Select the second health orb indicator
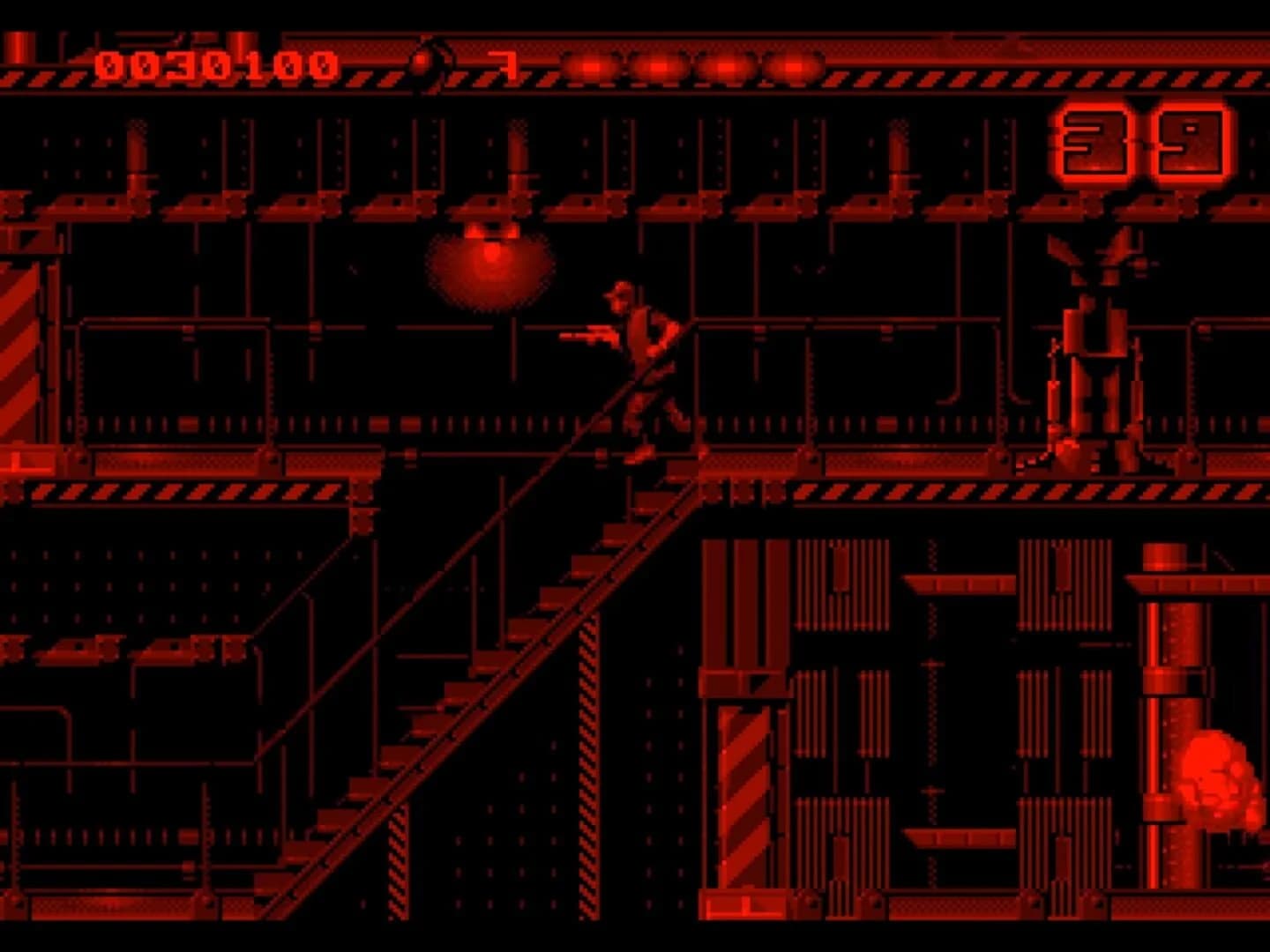Viewport: 1270px width, 952px height. [657, 63]
